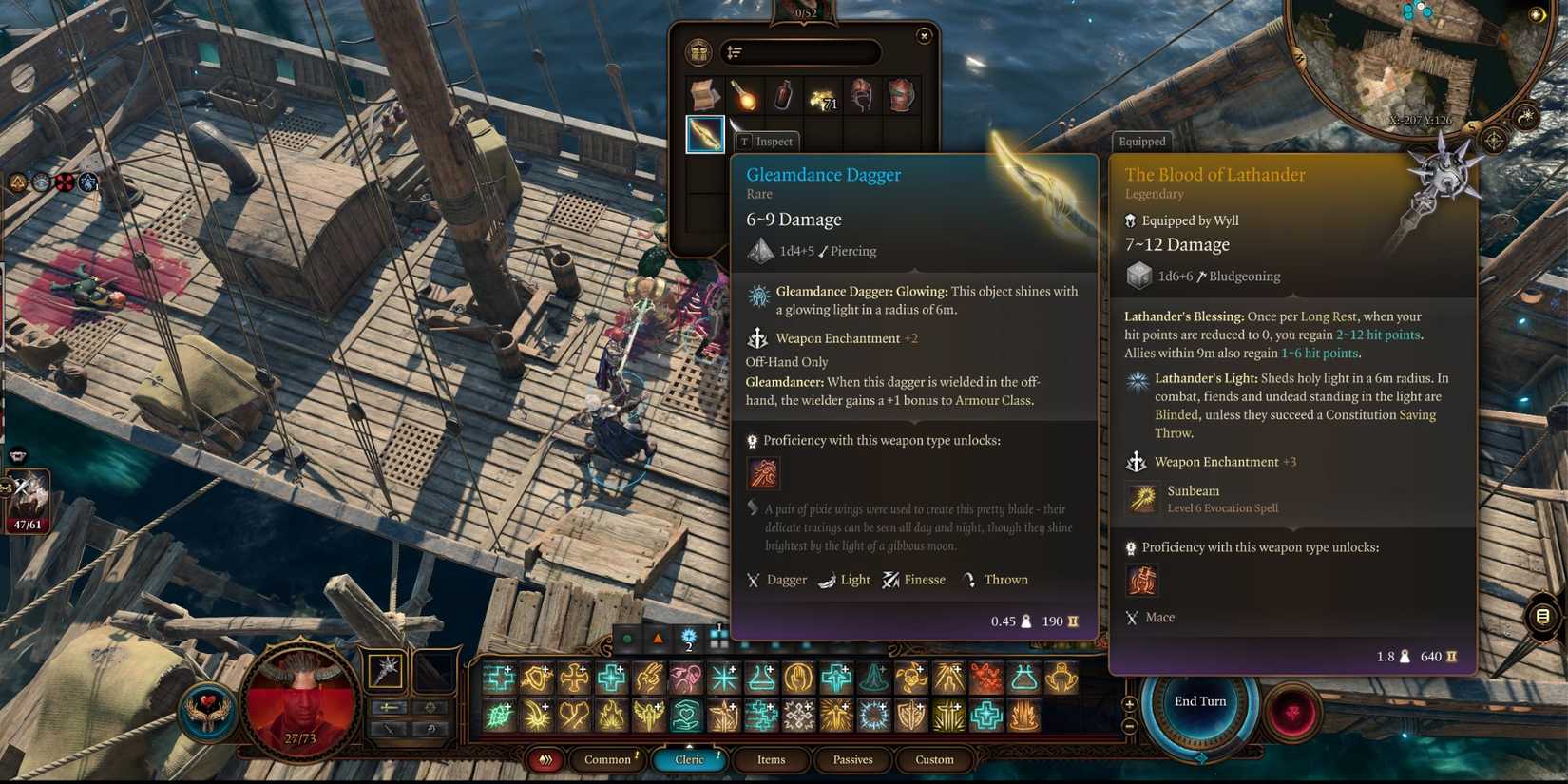Select the Healing Word heart-in-hand icon
1568x784 pixels.
[x=685, y=715]
